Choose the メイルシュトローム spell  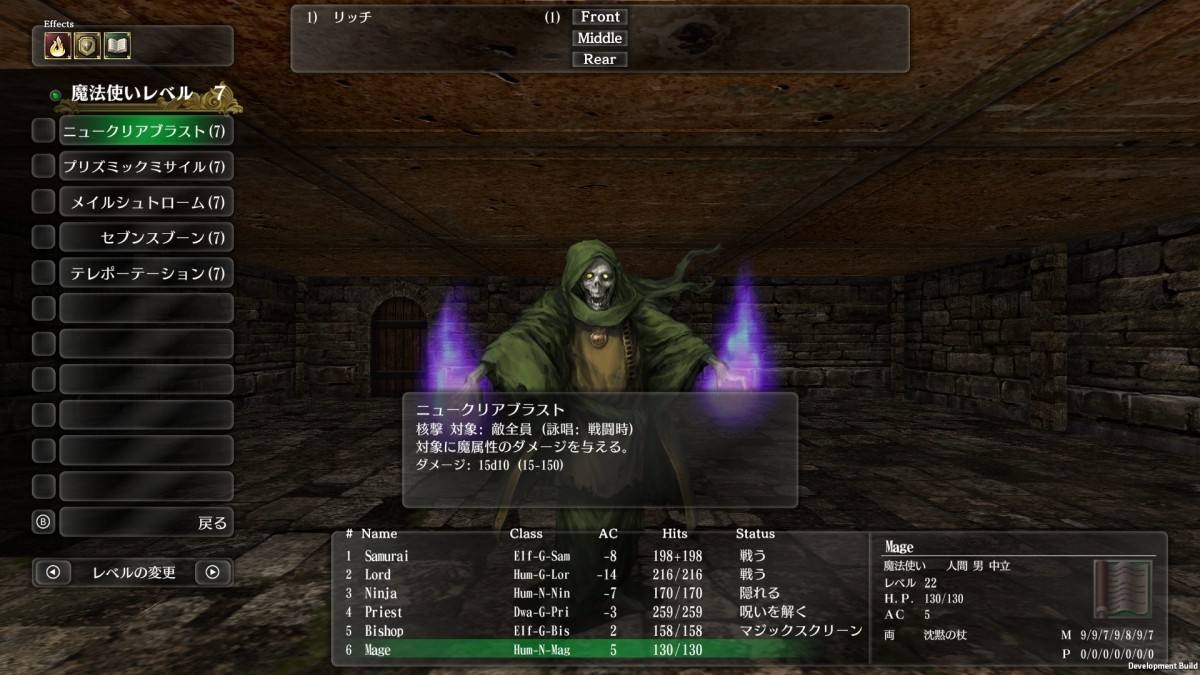[146, 202]
